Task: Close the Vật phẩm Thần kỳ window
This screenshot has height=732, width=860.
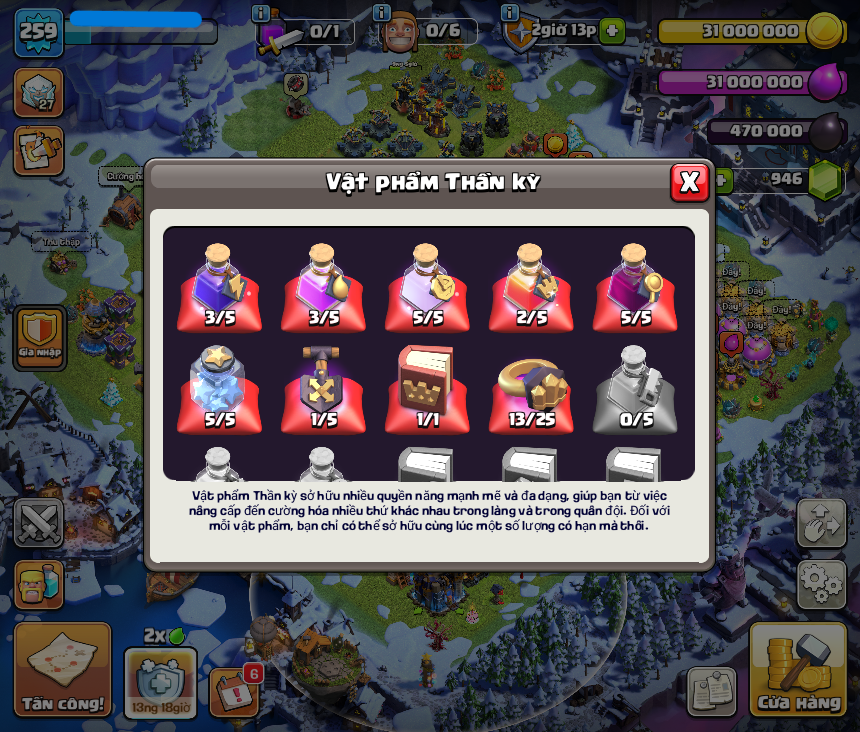Action: tap(689, 182)
